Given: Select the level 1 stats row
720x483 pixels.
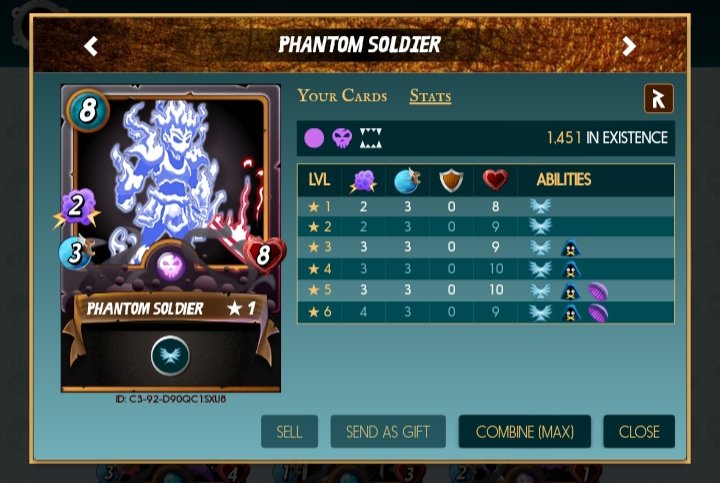Looking at the screenshot, I should pyautogui.click(x=485, y=208).
